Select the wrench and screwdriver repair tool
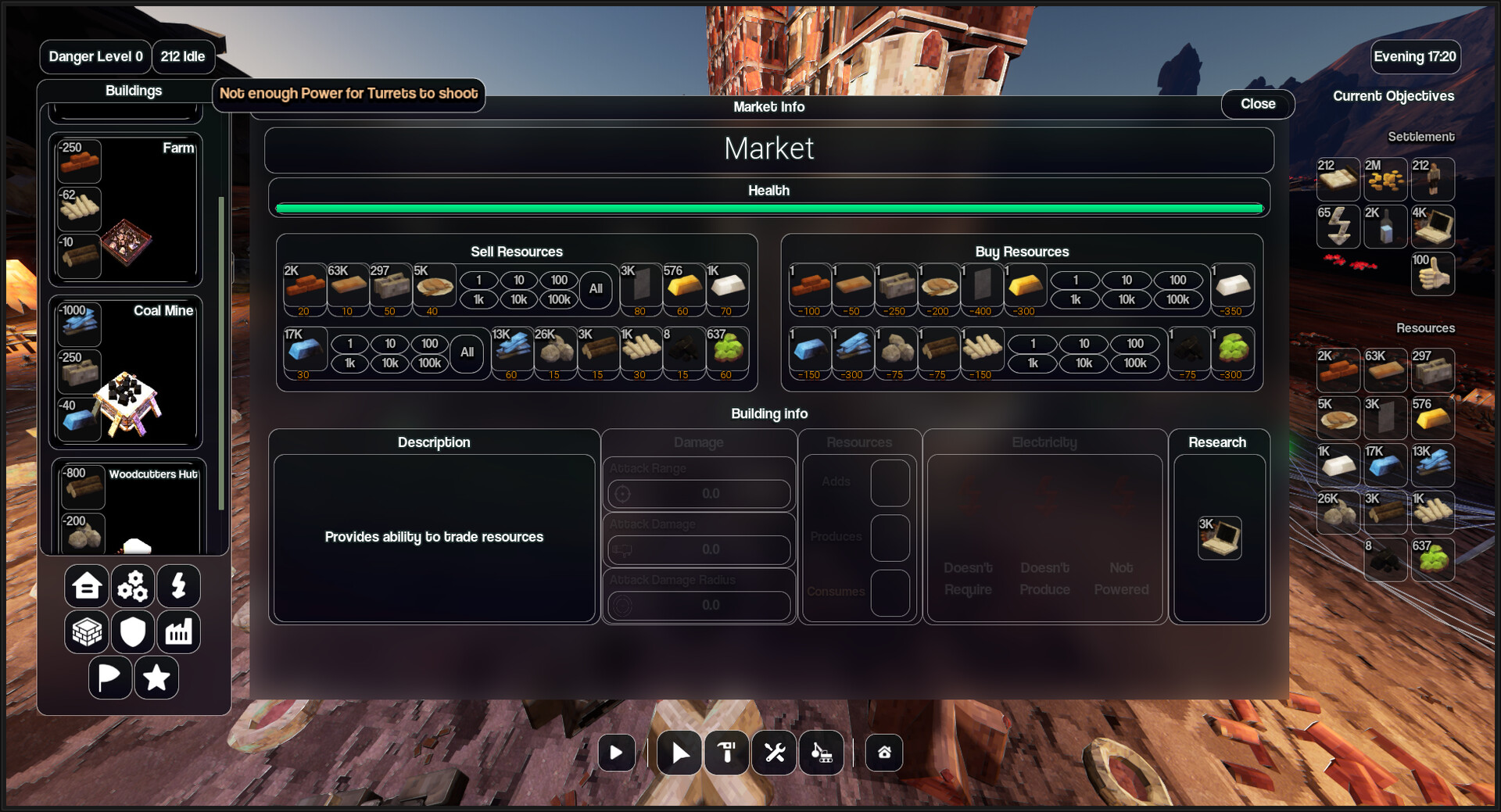Image resolution: width=1501 pixels, height=812 pixels. pos(774,753)
